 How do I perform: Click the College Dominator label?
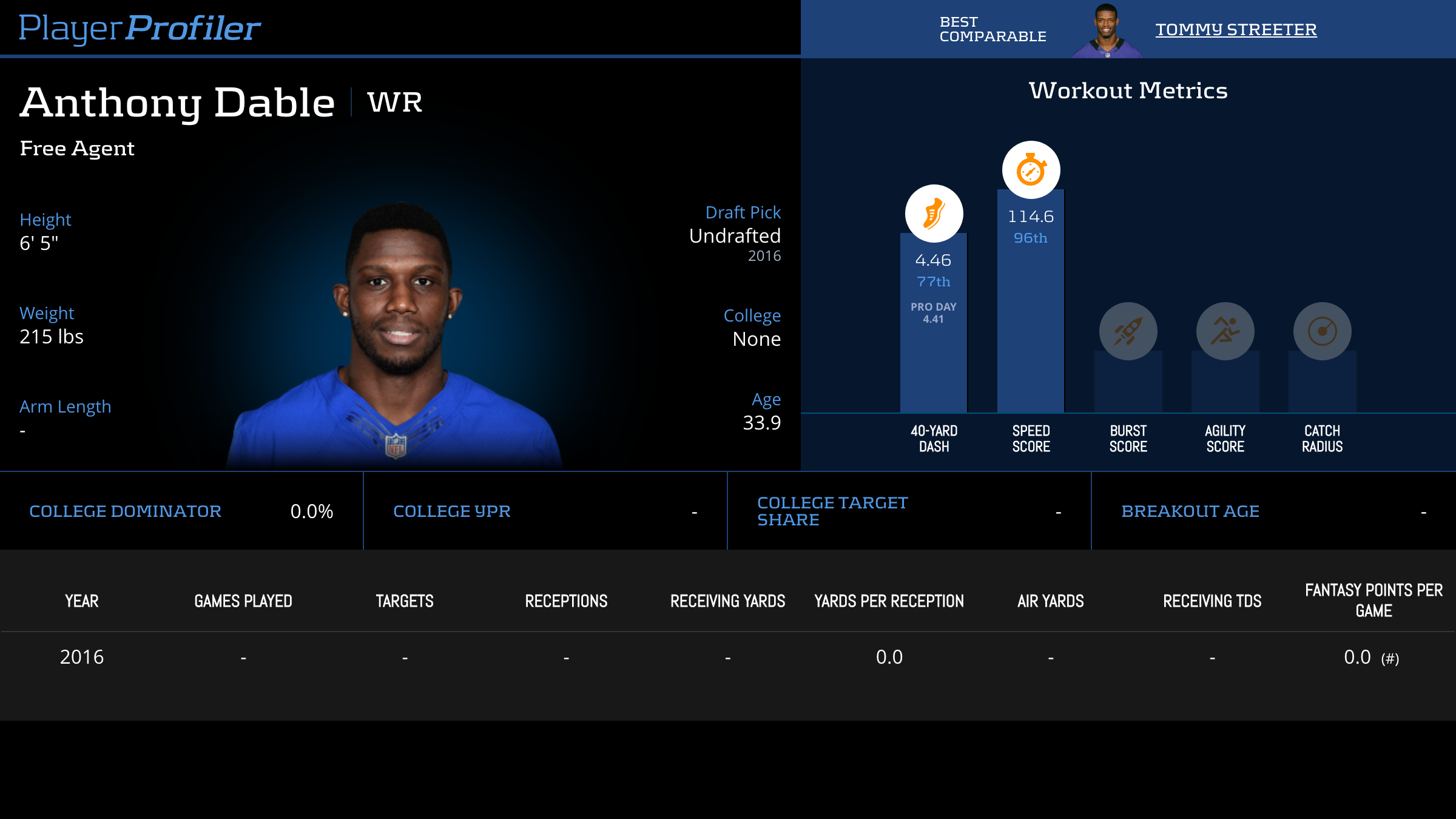(125, 511)
